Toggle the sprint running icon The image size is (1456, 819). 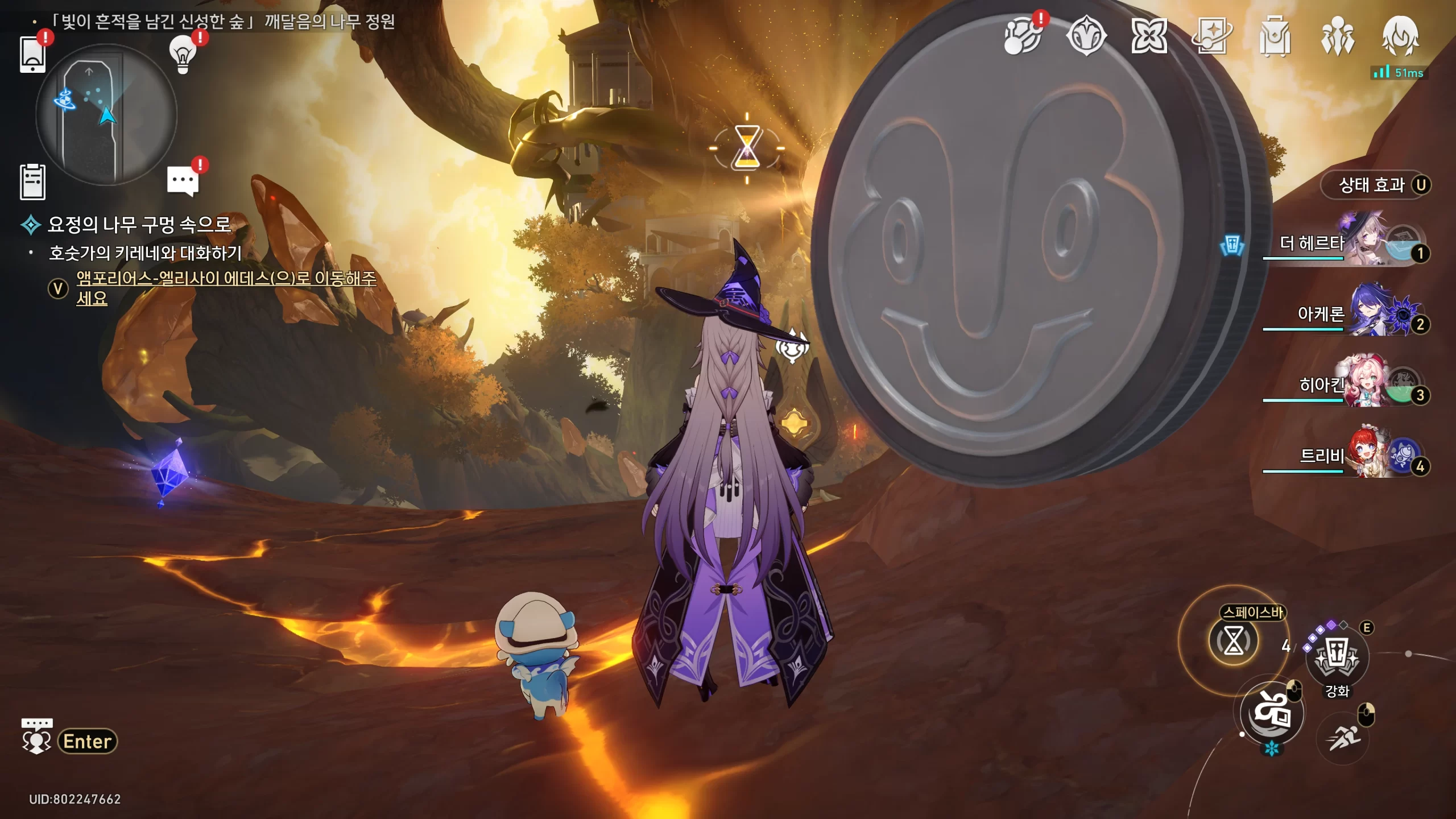tap(1343, 738)
